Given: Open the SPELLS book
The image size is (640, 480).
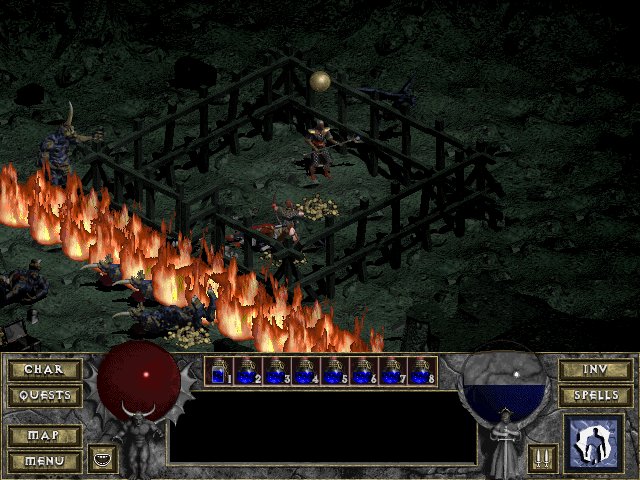Looking at the screenshot, I should [x=595, y=396].
